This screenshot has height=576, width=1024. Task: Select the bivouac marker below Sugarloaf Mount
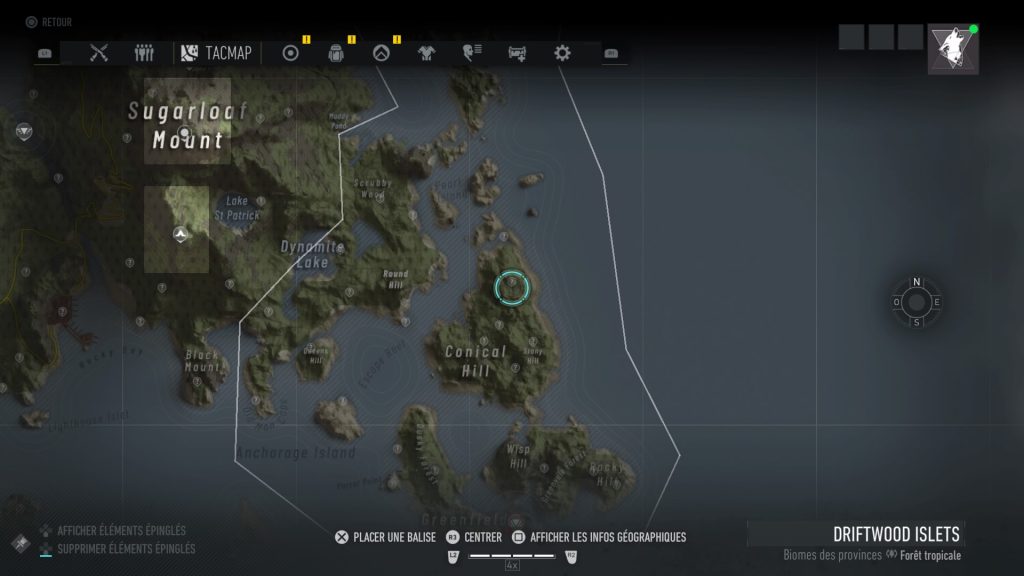(x=180, y=234)
